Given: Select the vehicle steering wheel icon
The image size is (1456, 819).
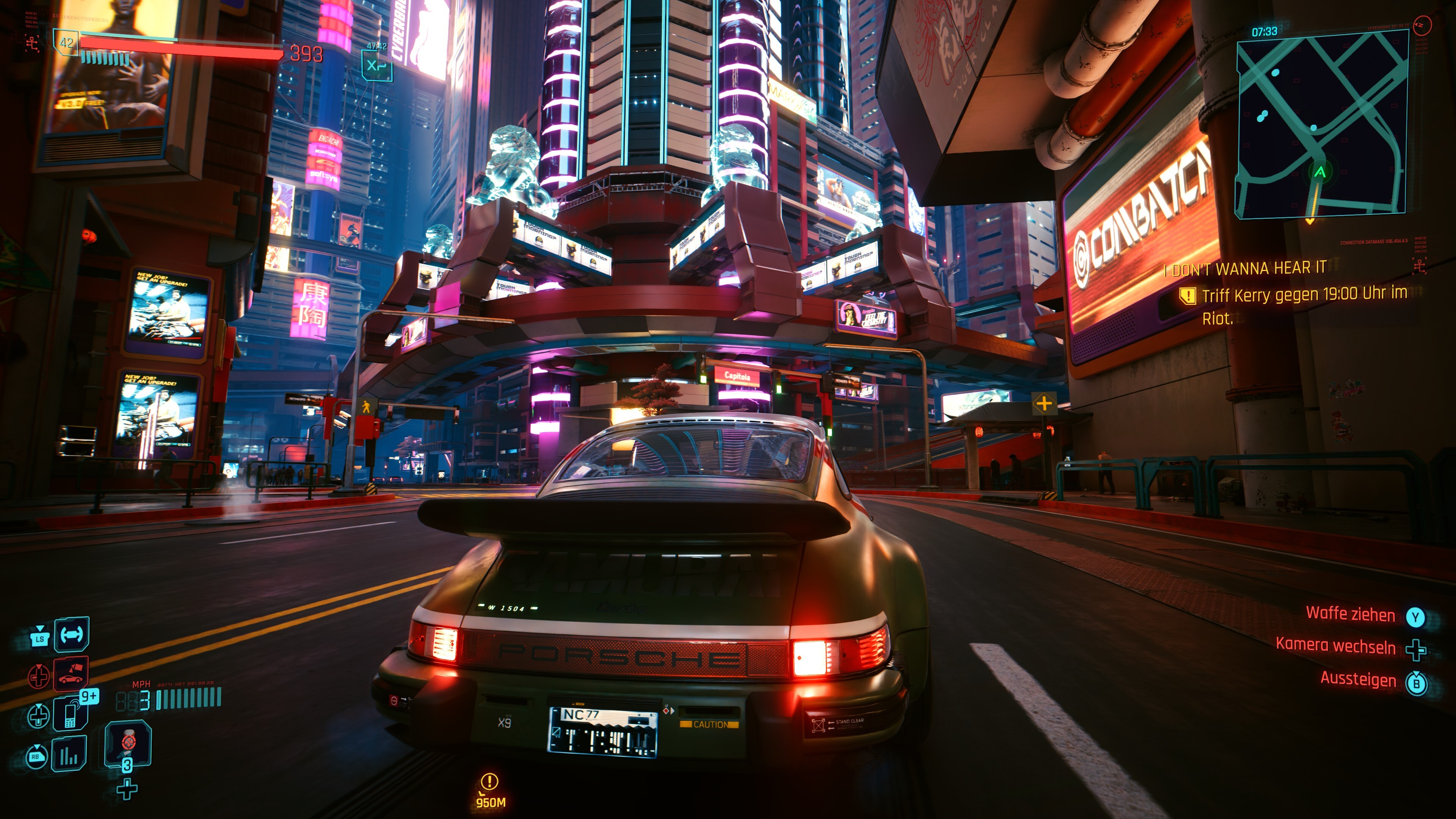Looking at the screenshot, I should 72,634.
